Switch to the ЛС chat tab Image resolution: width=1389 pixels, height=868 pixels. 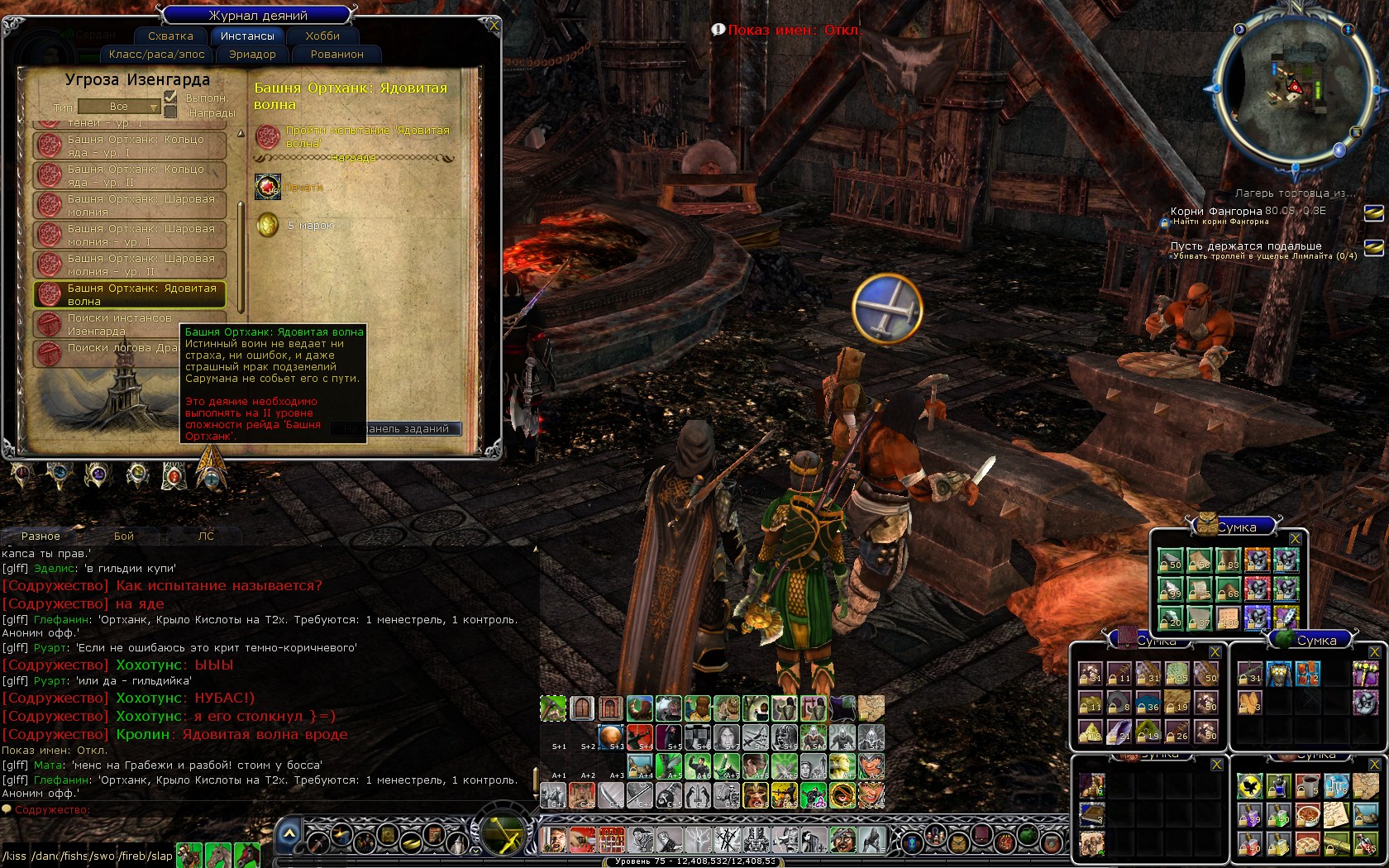pos(206,537)
